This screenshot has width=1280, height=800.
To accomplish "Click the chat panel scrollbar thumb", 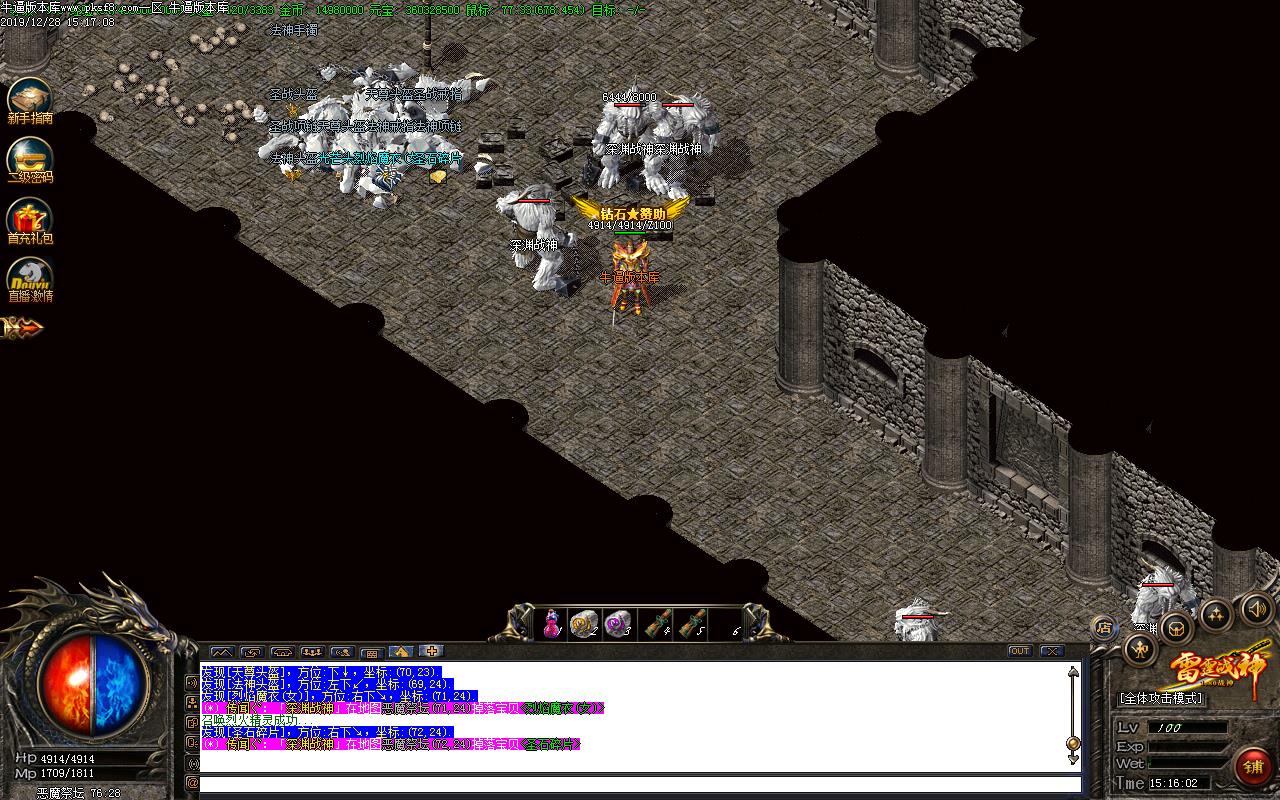I will (x=1073, y=742).
